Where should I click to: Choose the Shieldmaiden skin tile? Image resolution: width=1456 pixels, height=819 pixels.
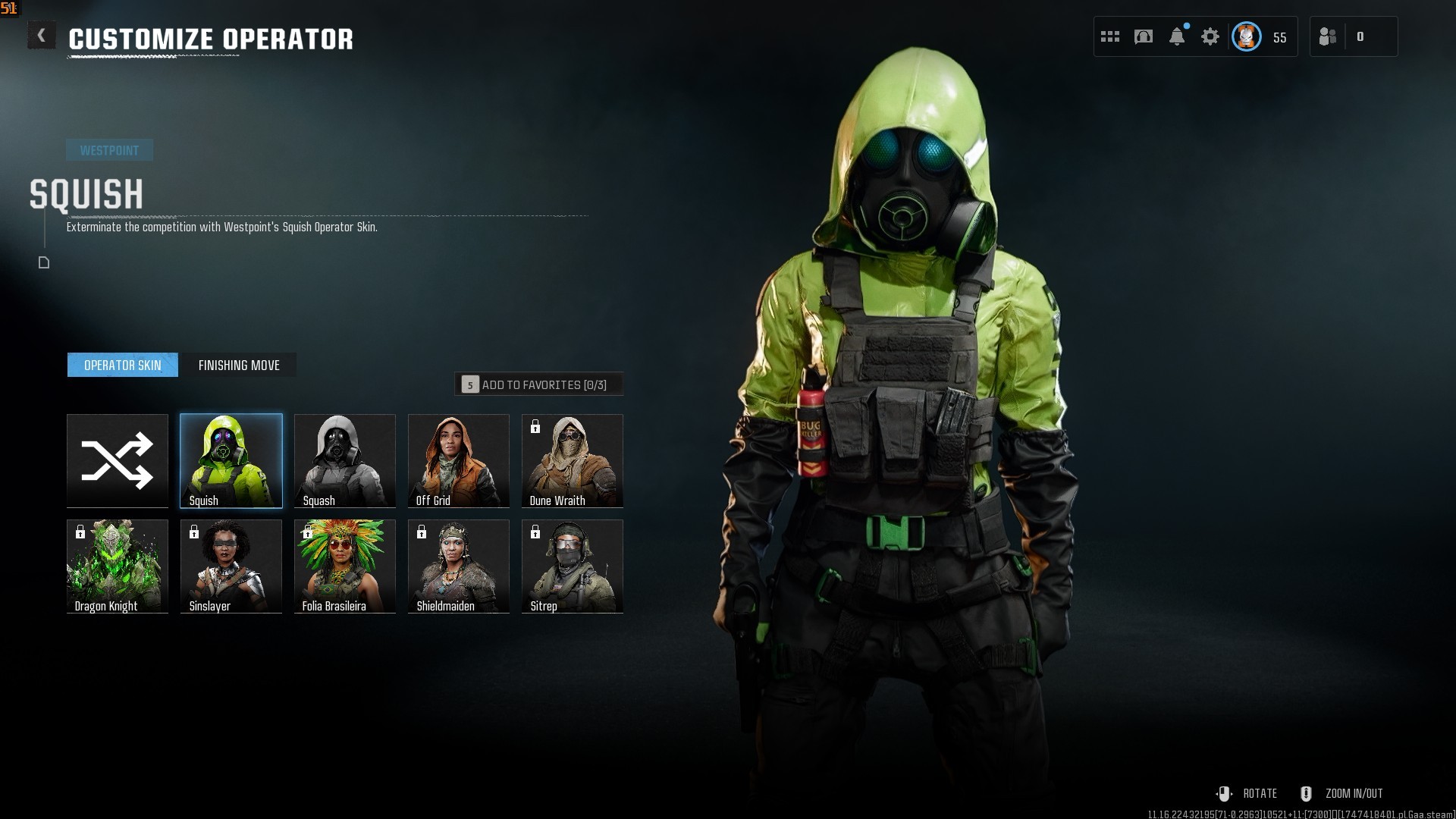click(459, 566)
